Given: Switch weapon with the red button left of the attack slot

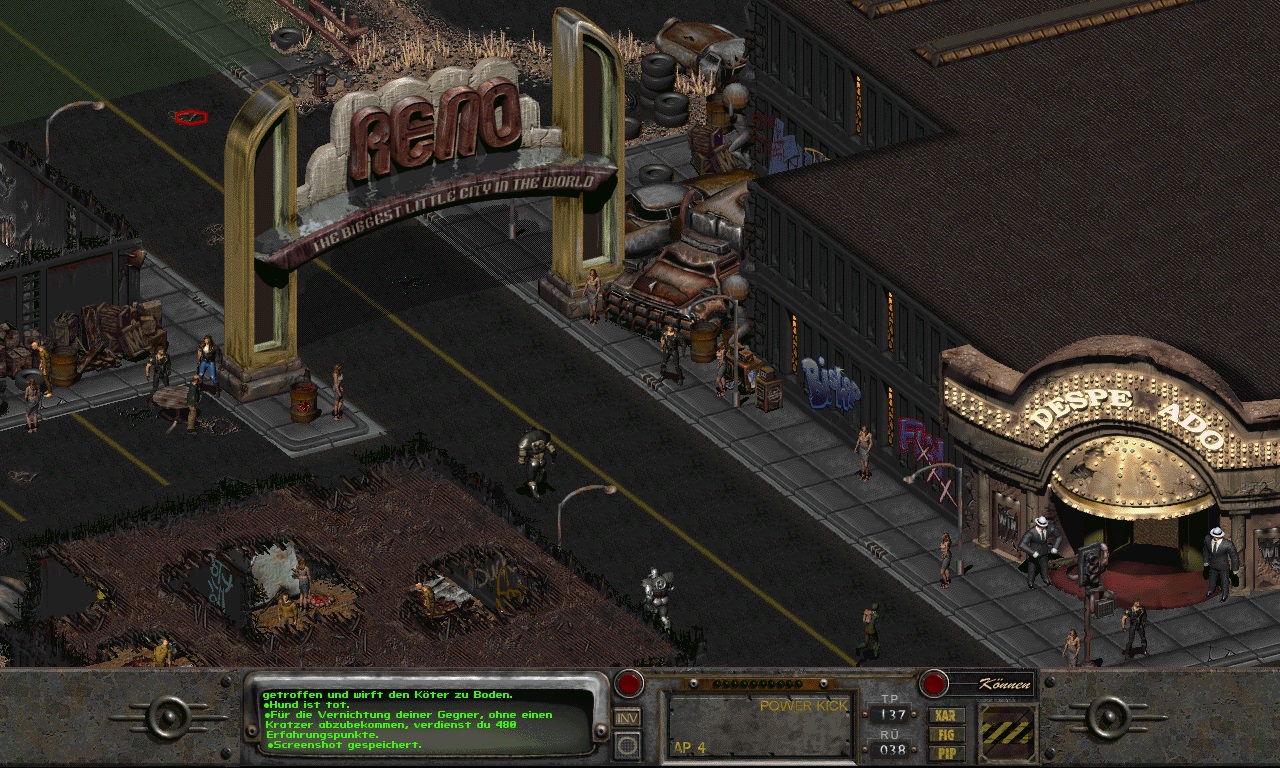Looking at the screenshot, I should click(628, 684).
